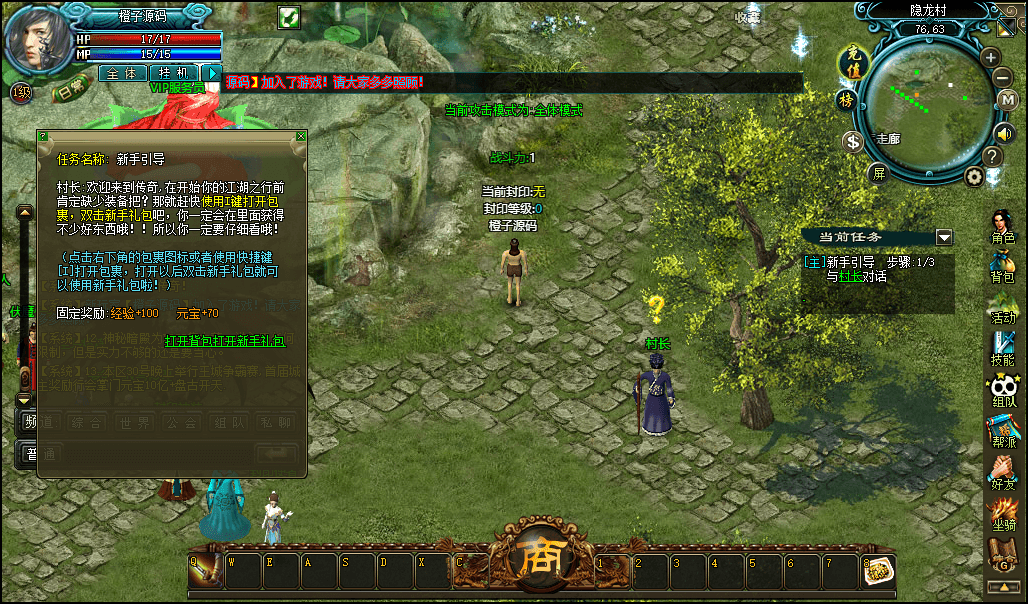Open the 坐骑 mount panel

tap(1002, 513)
